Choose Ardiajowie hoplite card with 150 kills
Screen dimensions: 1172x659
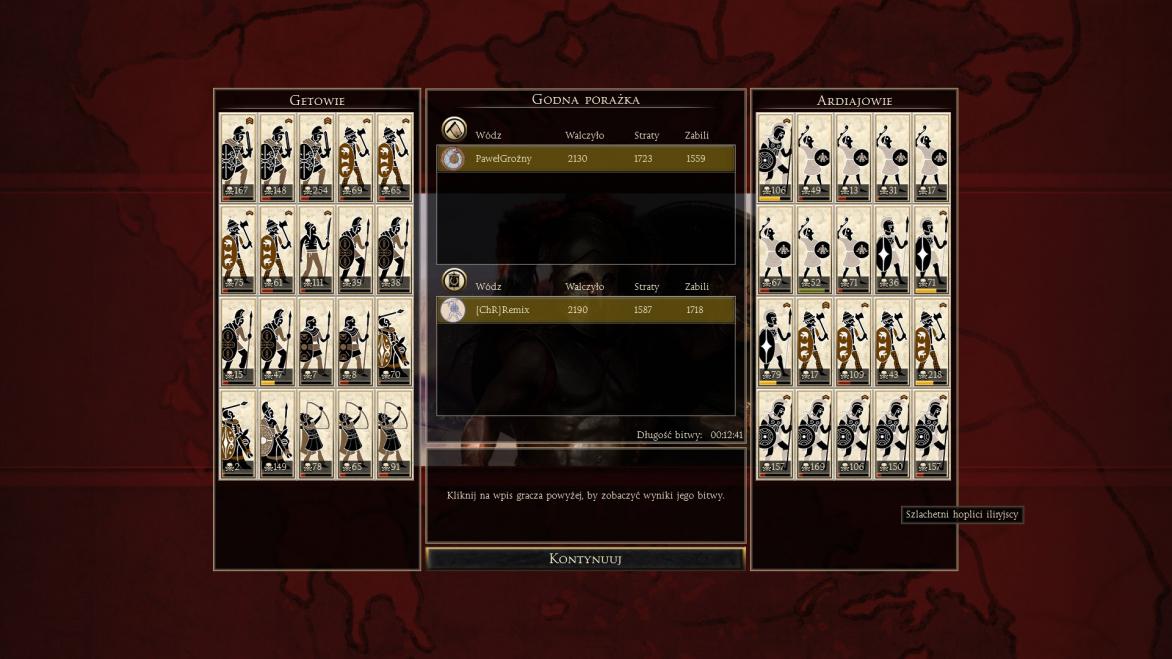892,434
